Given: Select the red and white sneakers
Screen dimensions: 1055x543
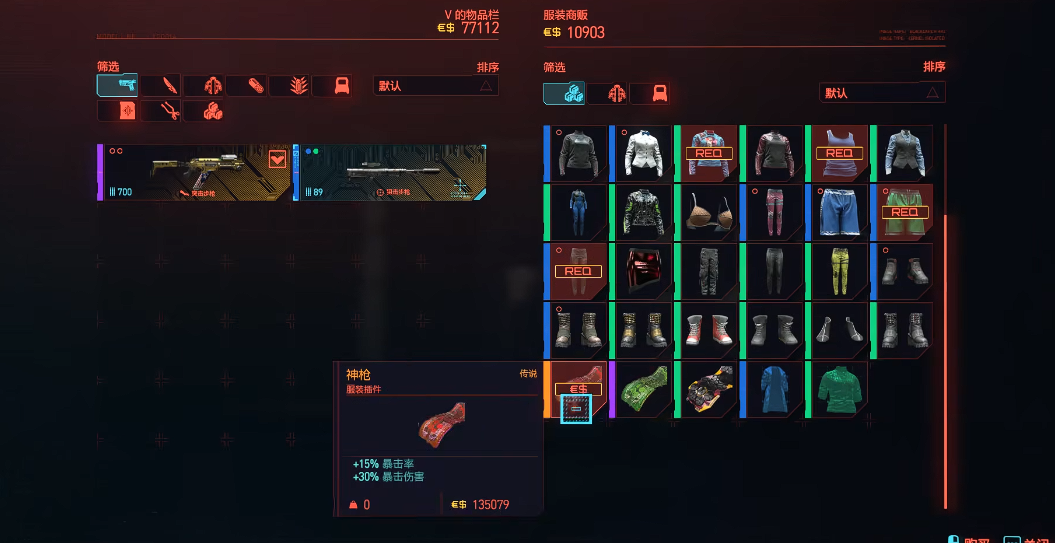Looking at the screenshot, I should pos(709,330).
